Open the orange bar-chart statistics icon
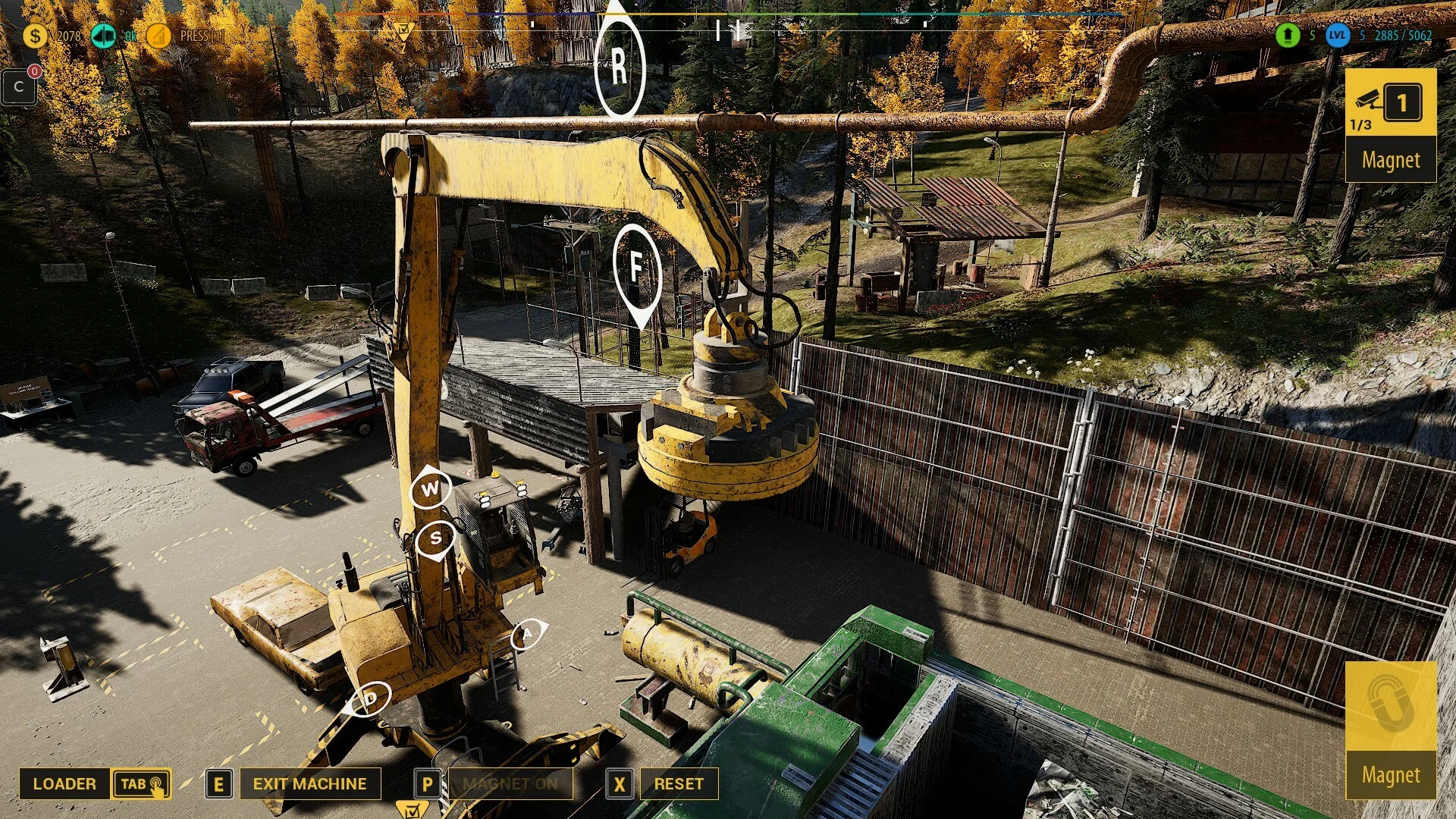The width and height of the screenshot is (1456, 819). (x=158, y=35)
